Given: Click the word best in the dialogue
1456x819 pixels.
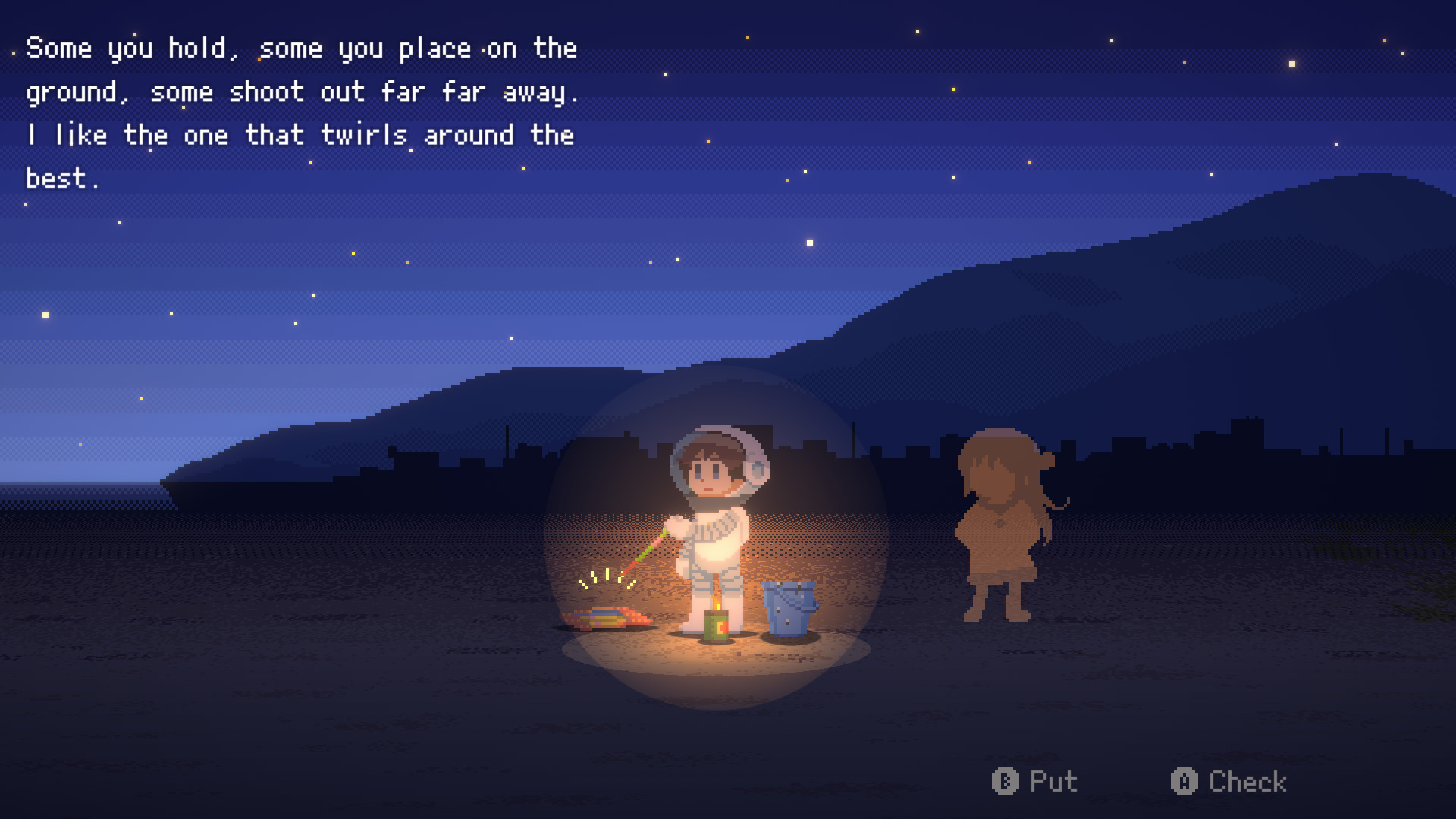Looking at the screenshot, I should pyautogui.click(x=57, y=177).
